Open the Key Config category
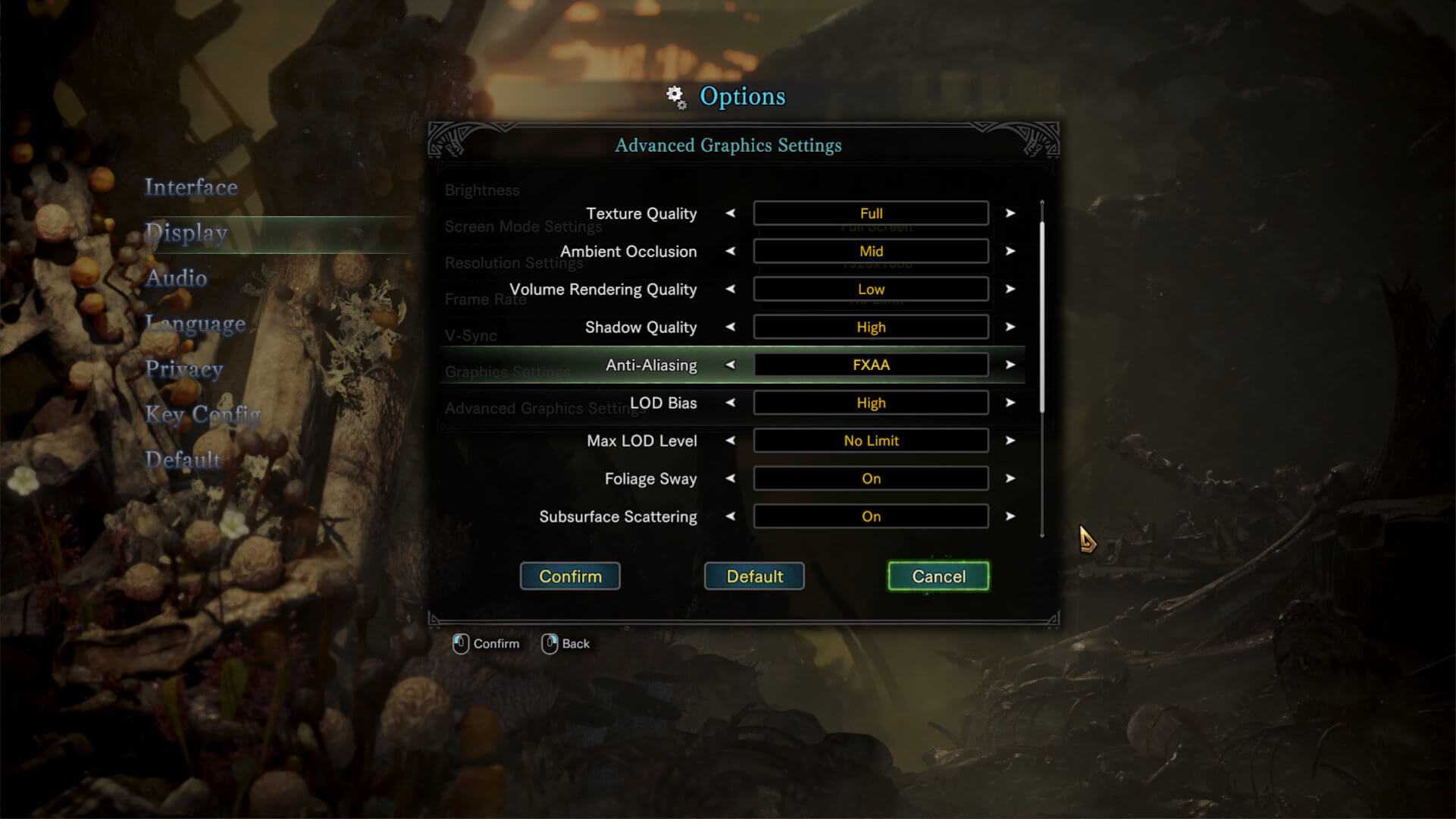 pyautogui.click(x=203, y=415)
